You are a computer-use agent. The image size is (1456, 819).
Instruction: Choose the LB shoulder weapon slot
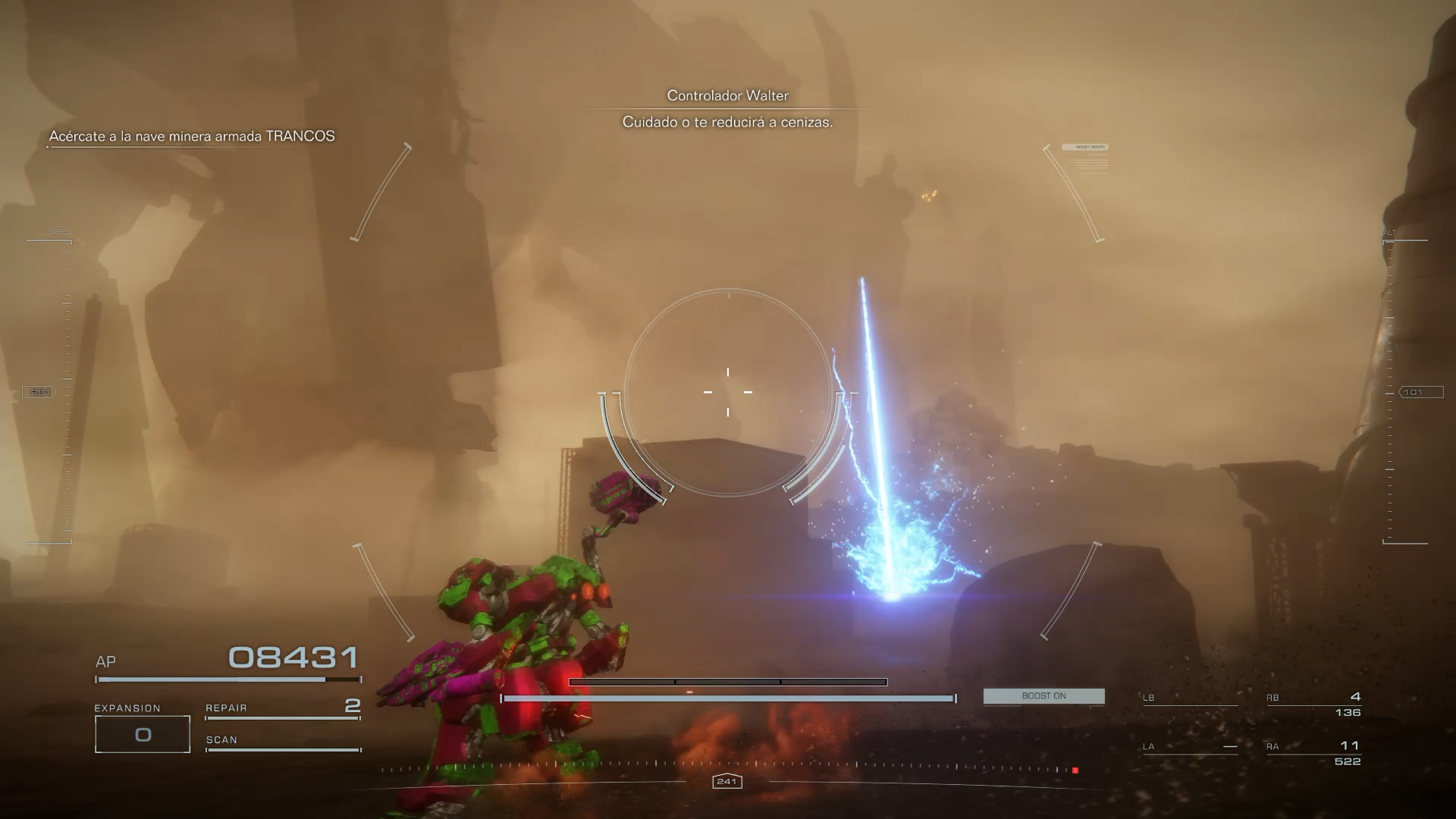(1190, 698)
